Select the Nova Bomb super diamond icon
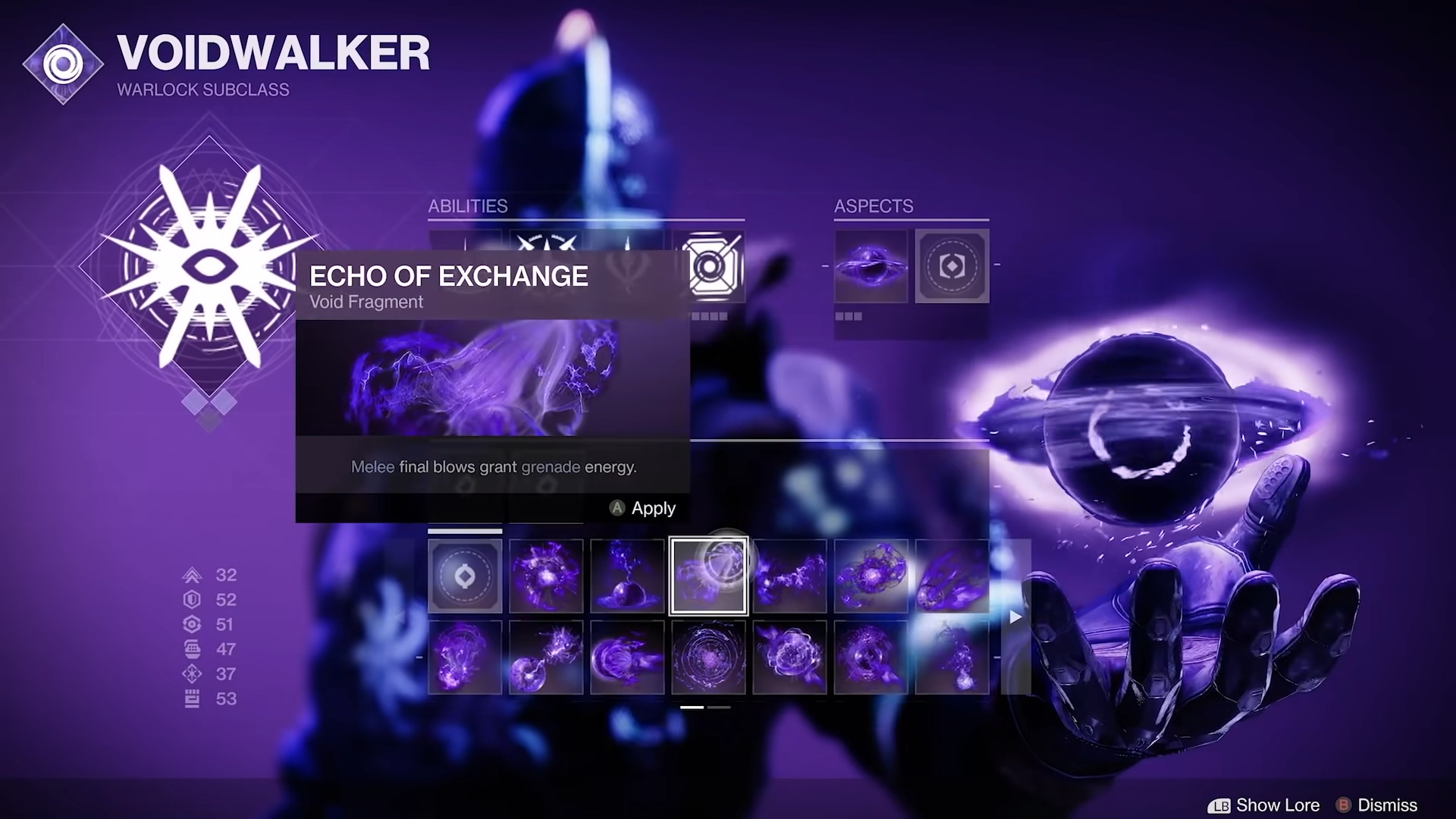Viewport: 1456px width, 819px height. click(209, 265)
